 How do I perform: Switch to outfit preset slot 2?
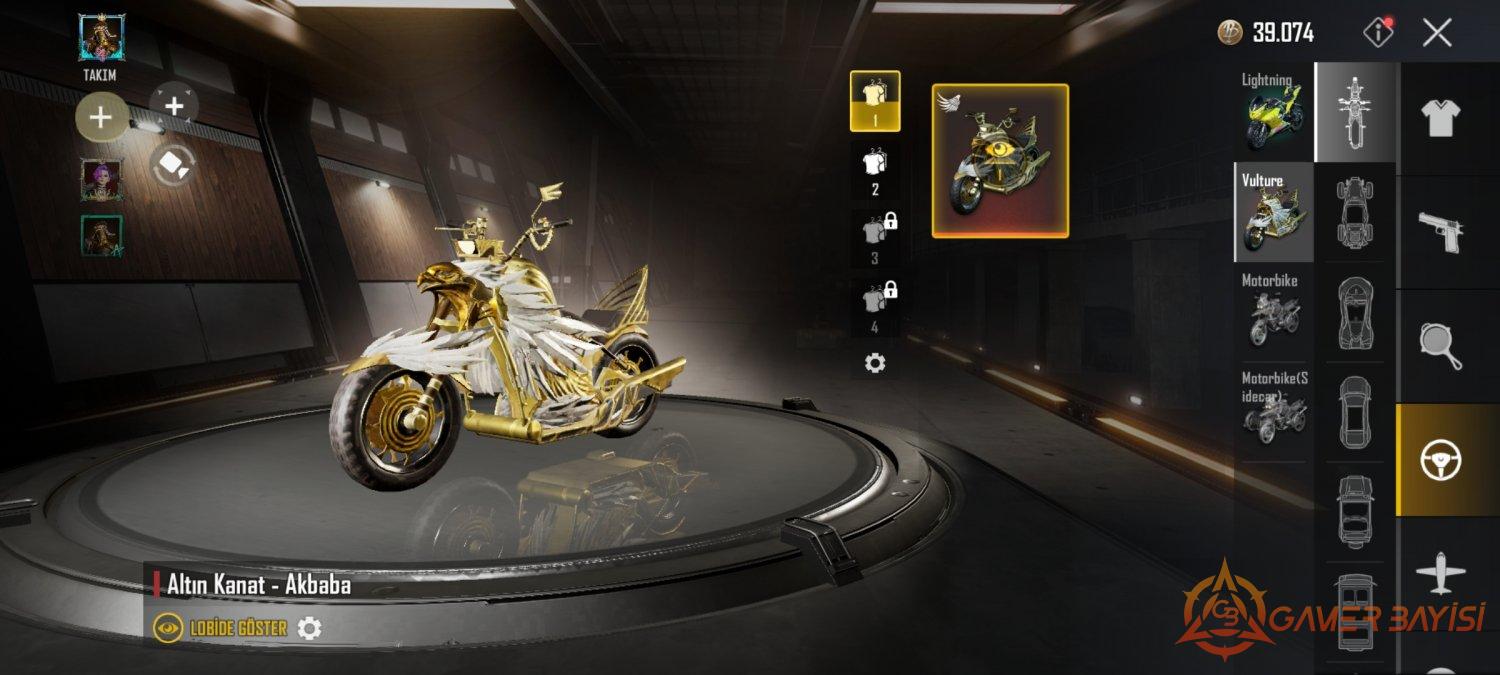(875, 170)
